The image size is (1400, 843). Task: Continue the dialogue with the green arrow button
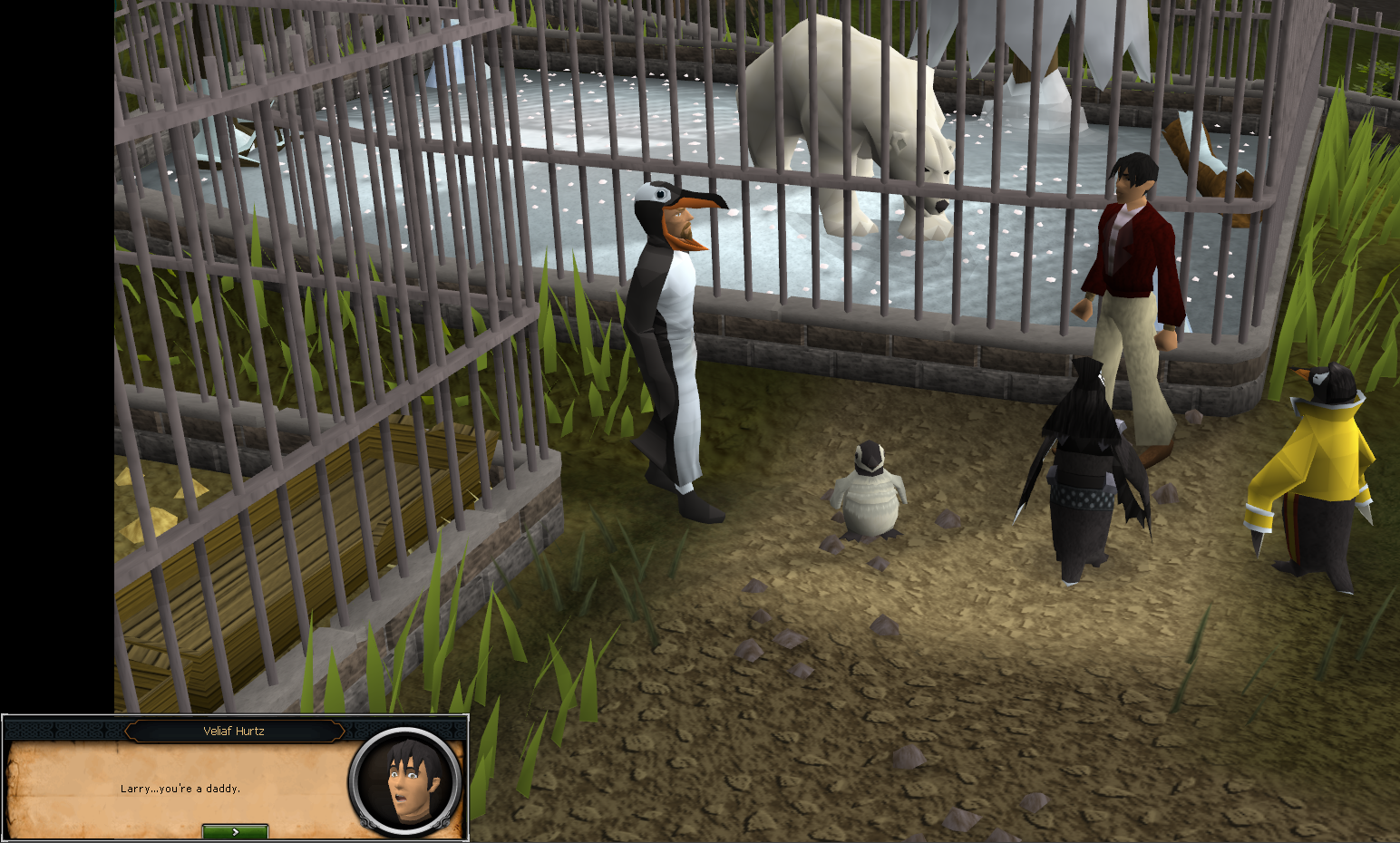tap(235, 831)
